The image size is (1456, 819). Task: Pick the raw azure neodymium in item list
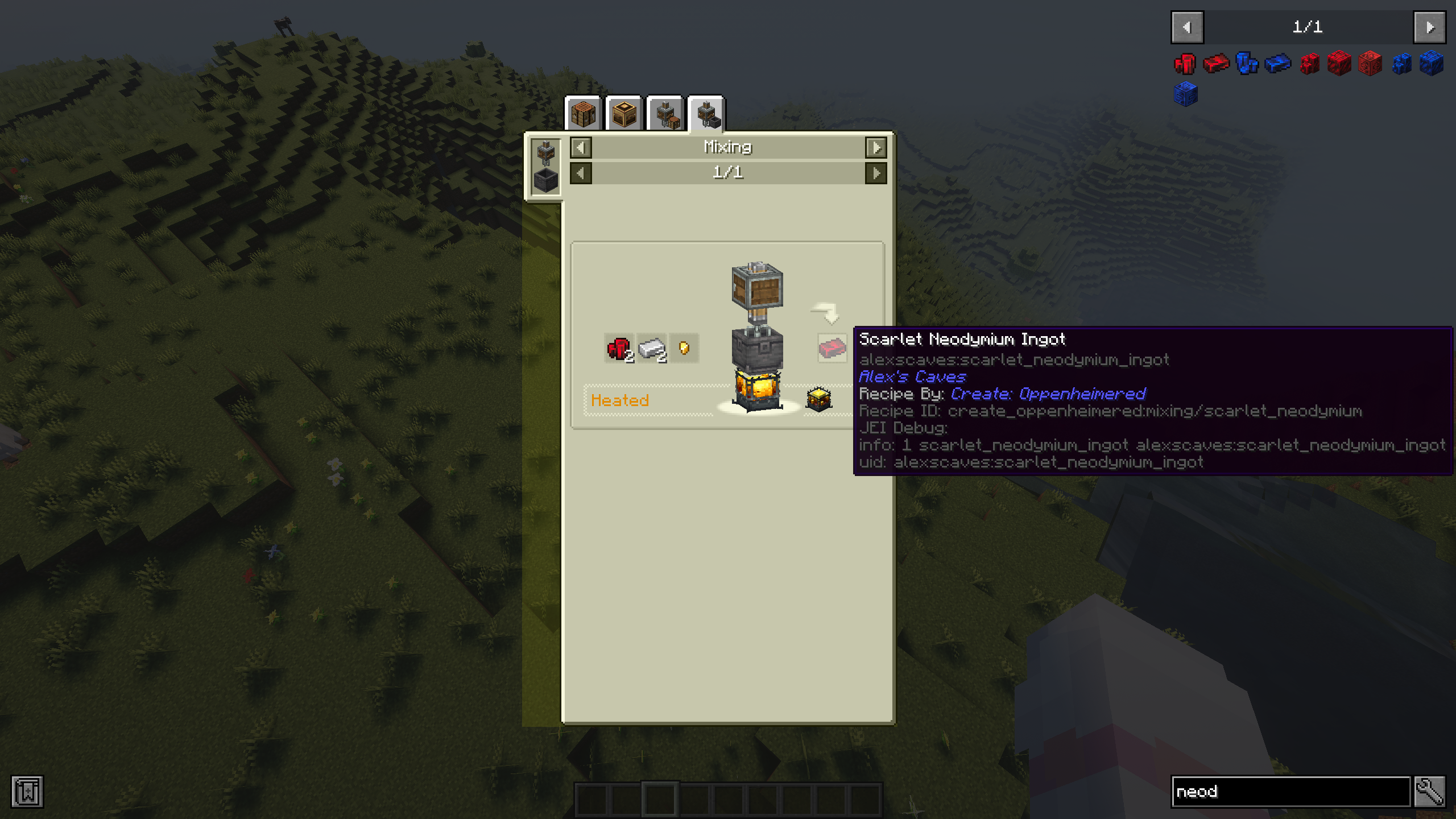[x=1247, y=63]
